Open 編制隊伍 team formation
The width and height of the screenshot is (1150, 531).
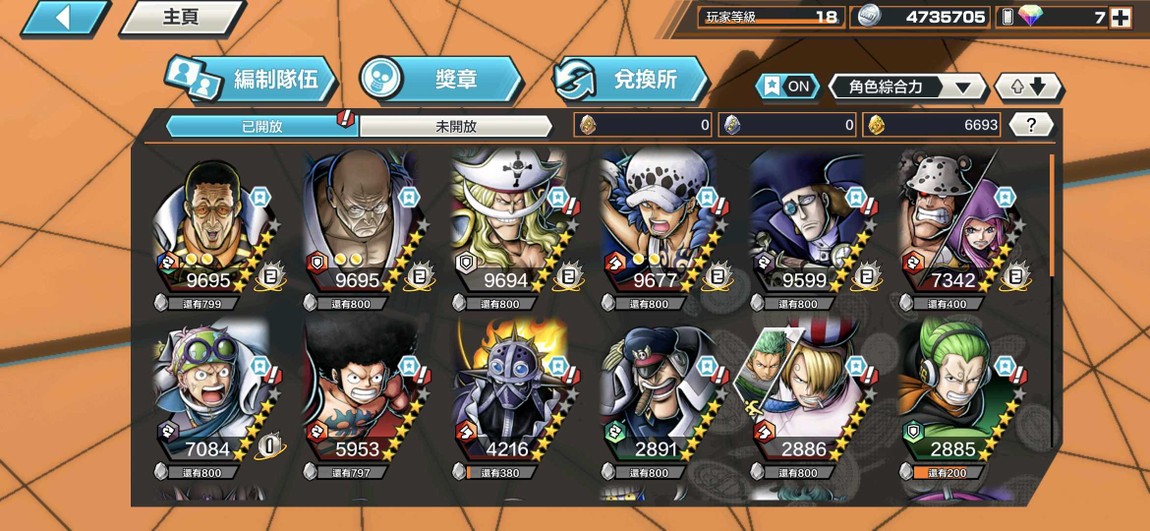click(x=250, y=80)
